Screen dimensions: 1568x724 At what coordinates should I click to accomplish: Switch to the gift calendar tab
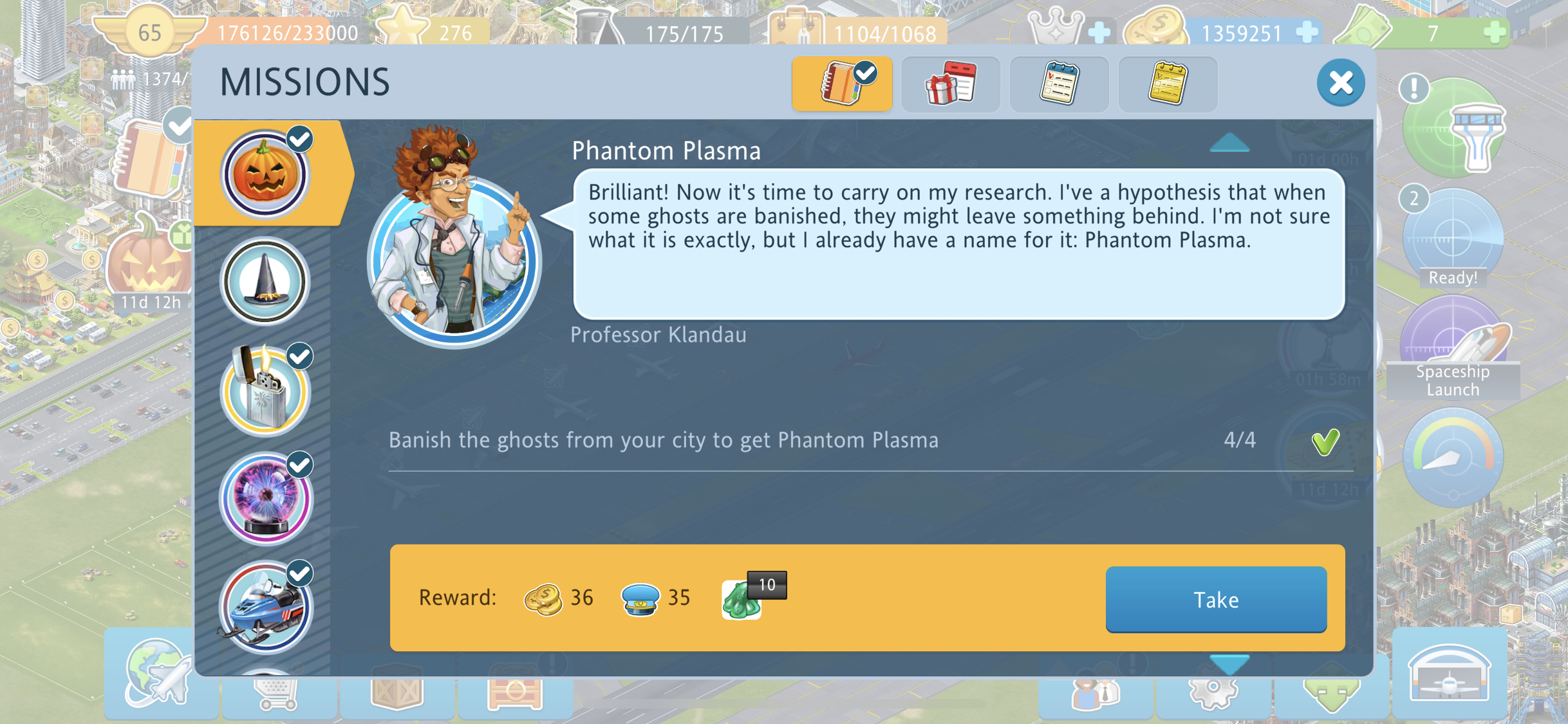tap(951, 84)
